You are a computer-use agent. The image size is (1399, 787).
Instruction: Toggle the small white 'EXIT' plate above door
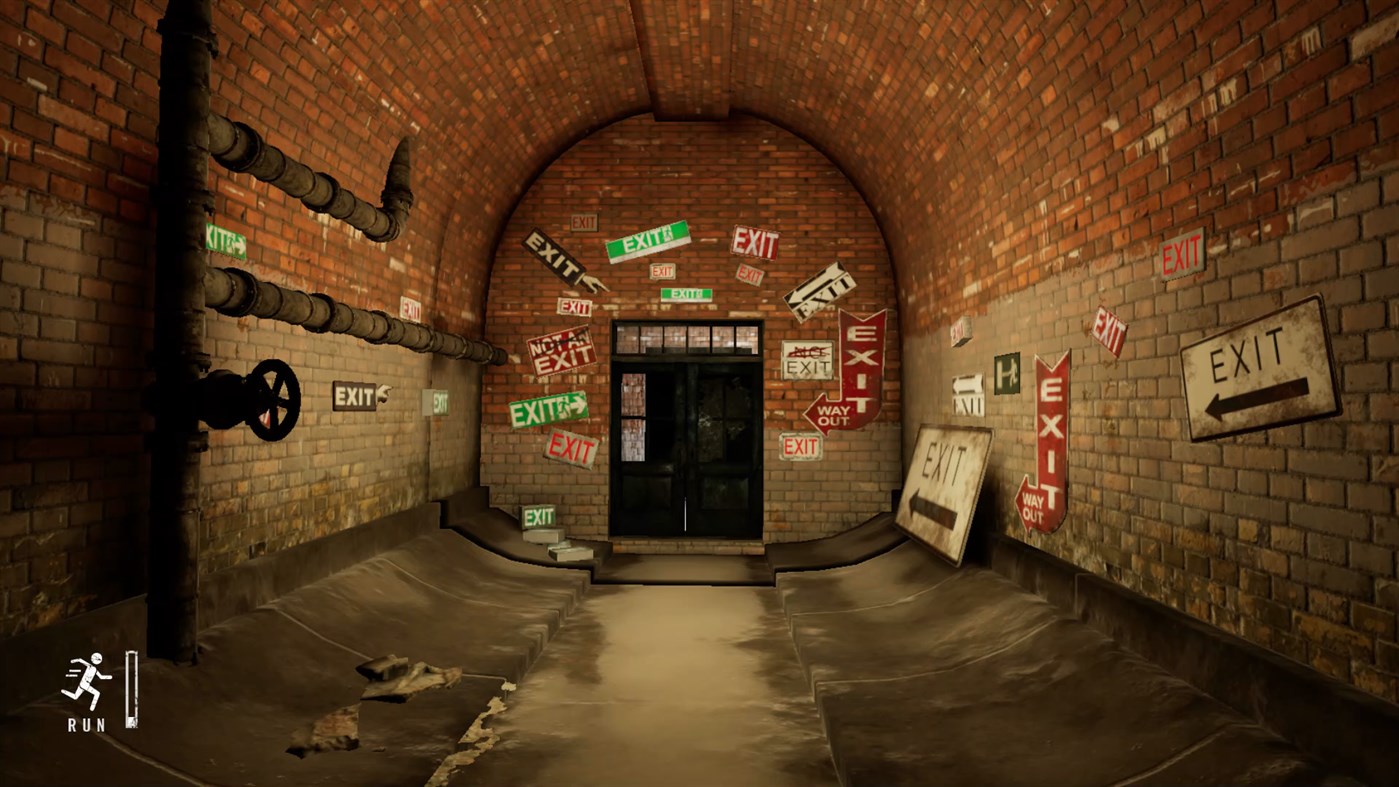pos(585,220)
